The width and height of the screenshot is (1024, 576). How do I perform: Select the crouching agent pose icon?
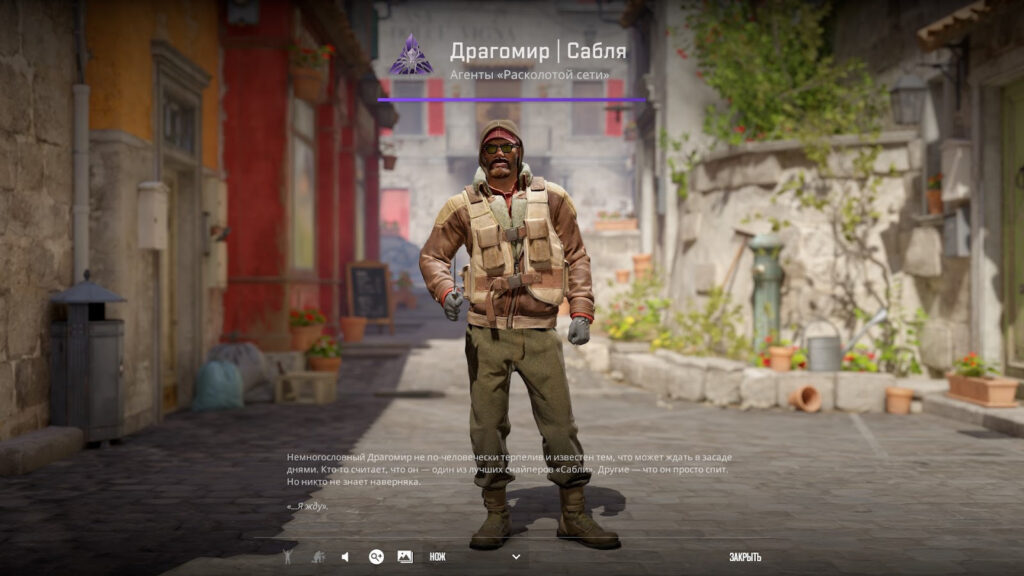point(317,557)
